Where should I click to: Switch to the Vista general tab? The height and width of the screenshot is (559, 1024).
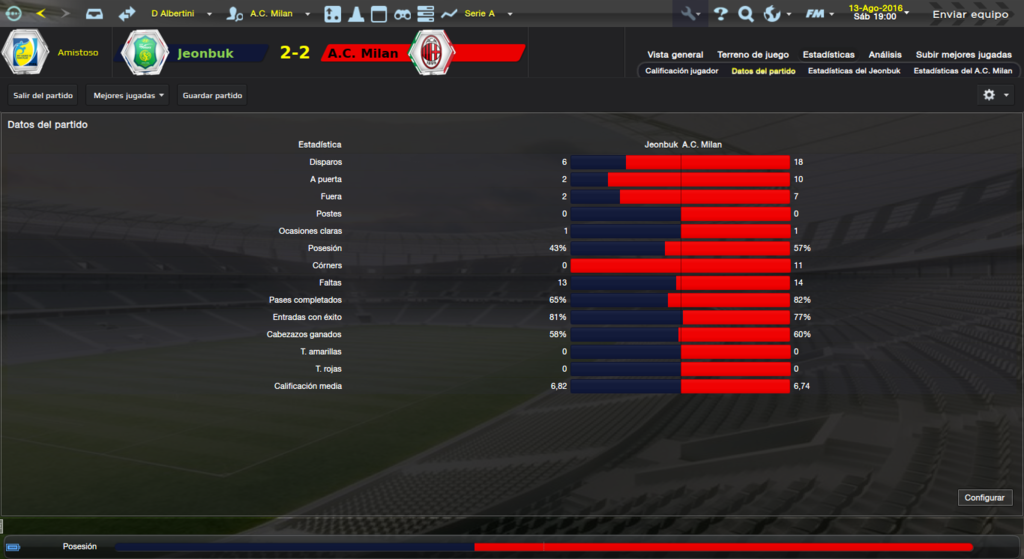675,55
